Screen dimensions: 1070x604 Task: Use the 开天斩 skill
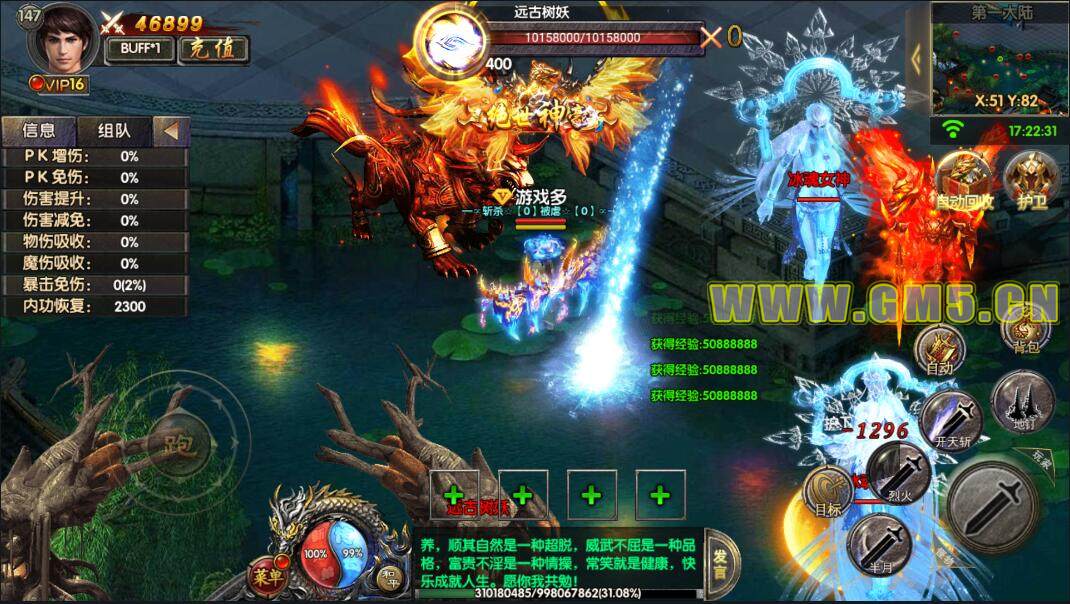click(x=950, y=420)
